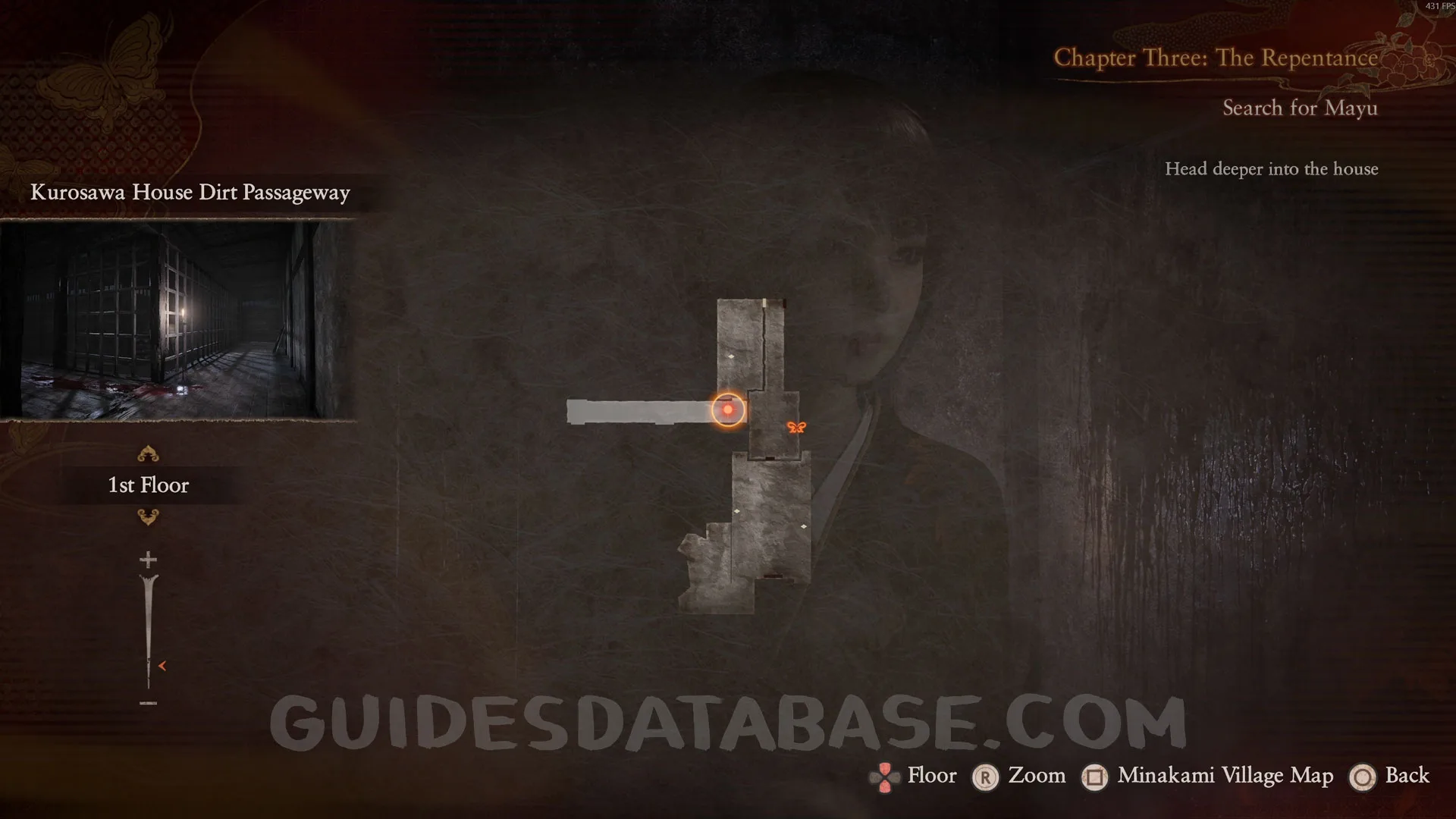Click the zoom-out minus sign

click(x=148, y=704)
